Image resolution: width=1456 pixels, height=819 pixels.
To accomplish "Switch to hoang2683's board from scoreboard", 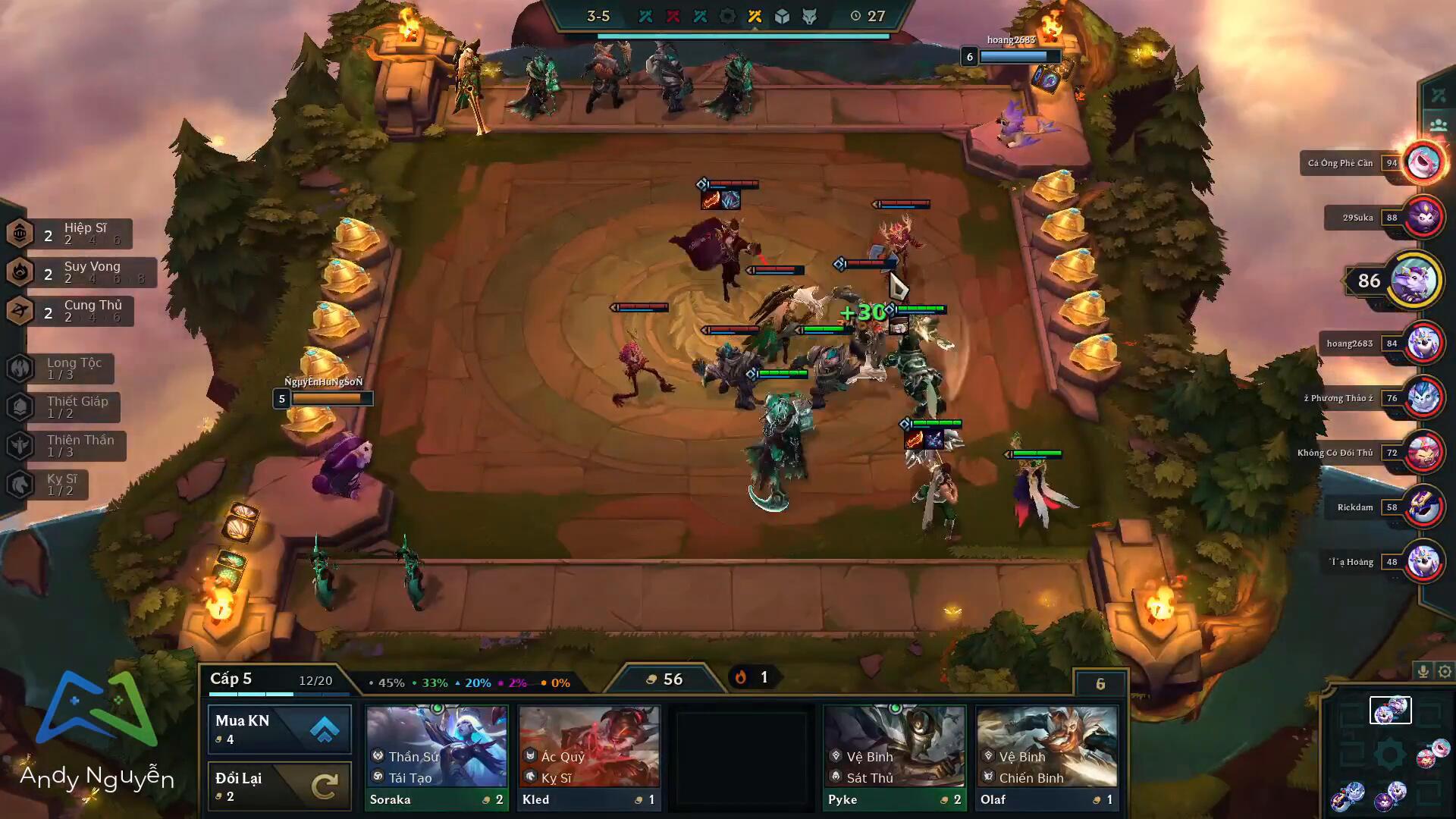I will [1423, 344].
